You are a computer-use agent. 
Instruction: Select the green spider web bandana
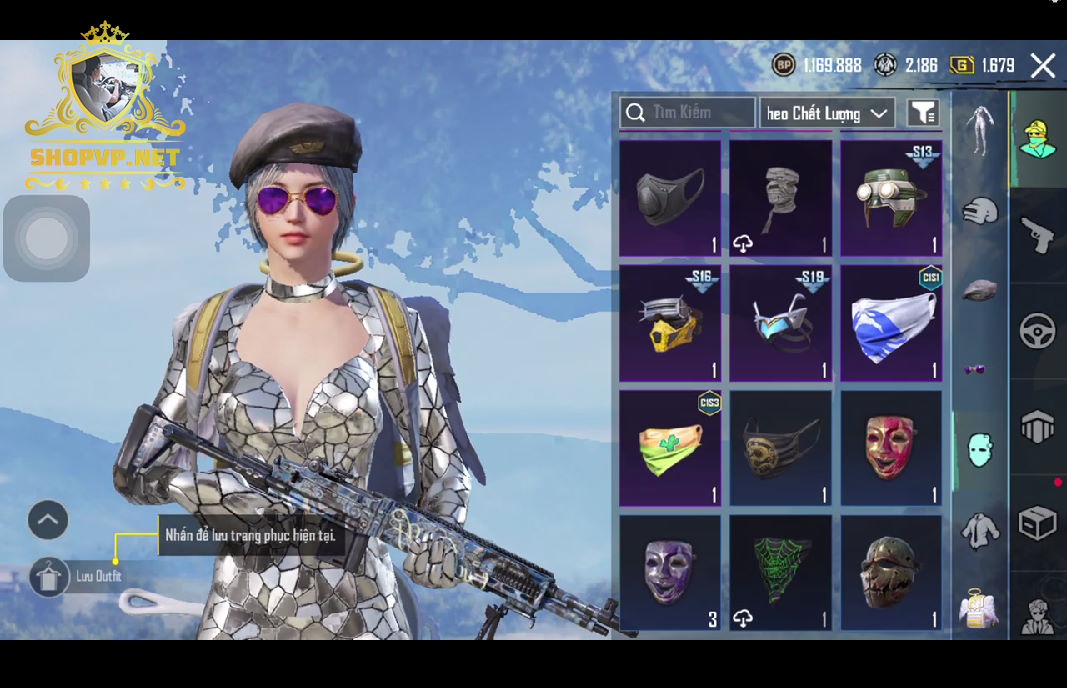(780, 572)
